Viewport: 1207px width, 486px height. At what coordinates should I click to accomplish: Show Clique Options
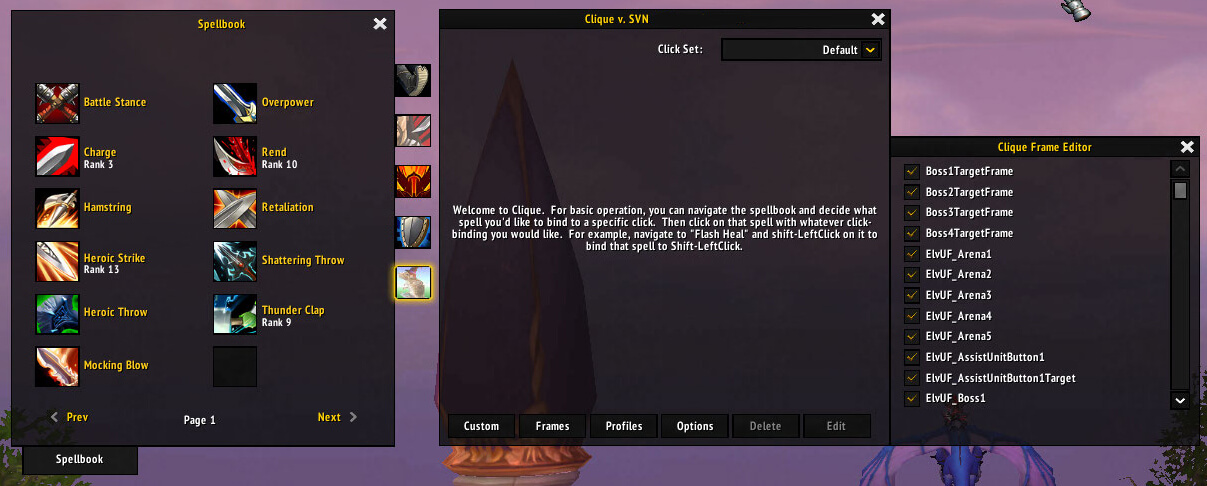tap(695, 426)
